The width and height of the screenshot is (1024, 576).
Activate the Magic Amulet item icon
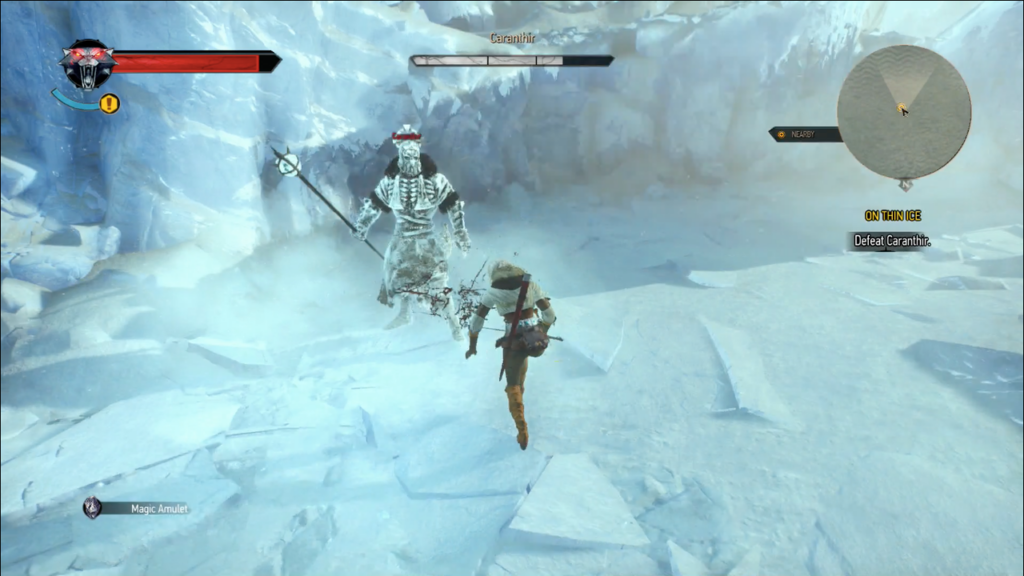[x=93, y=508]
